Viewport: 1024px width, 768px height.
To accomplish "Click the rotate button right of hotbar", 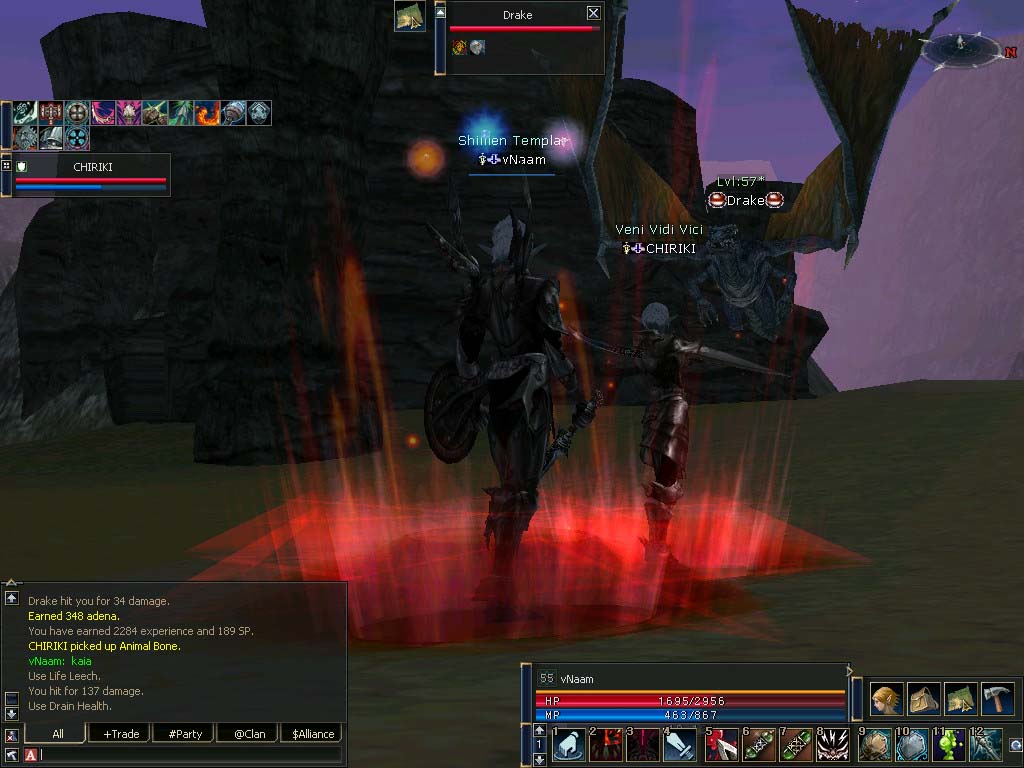I will [x=1015, y=745].
